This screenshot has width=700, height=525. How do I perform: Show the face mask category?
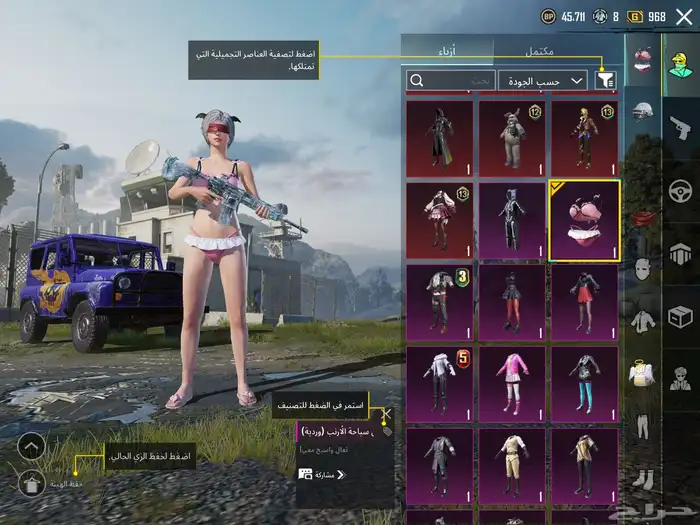[x=642, y=268]
